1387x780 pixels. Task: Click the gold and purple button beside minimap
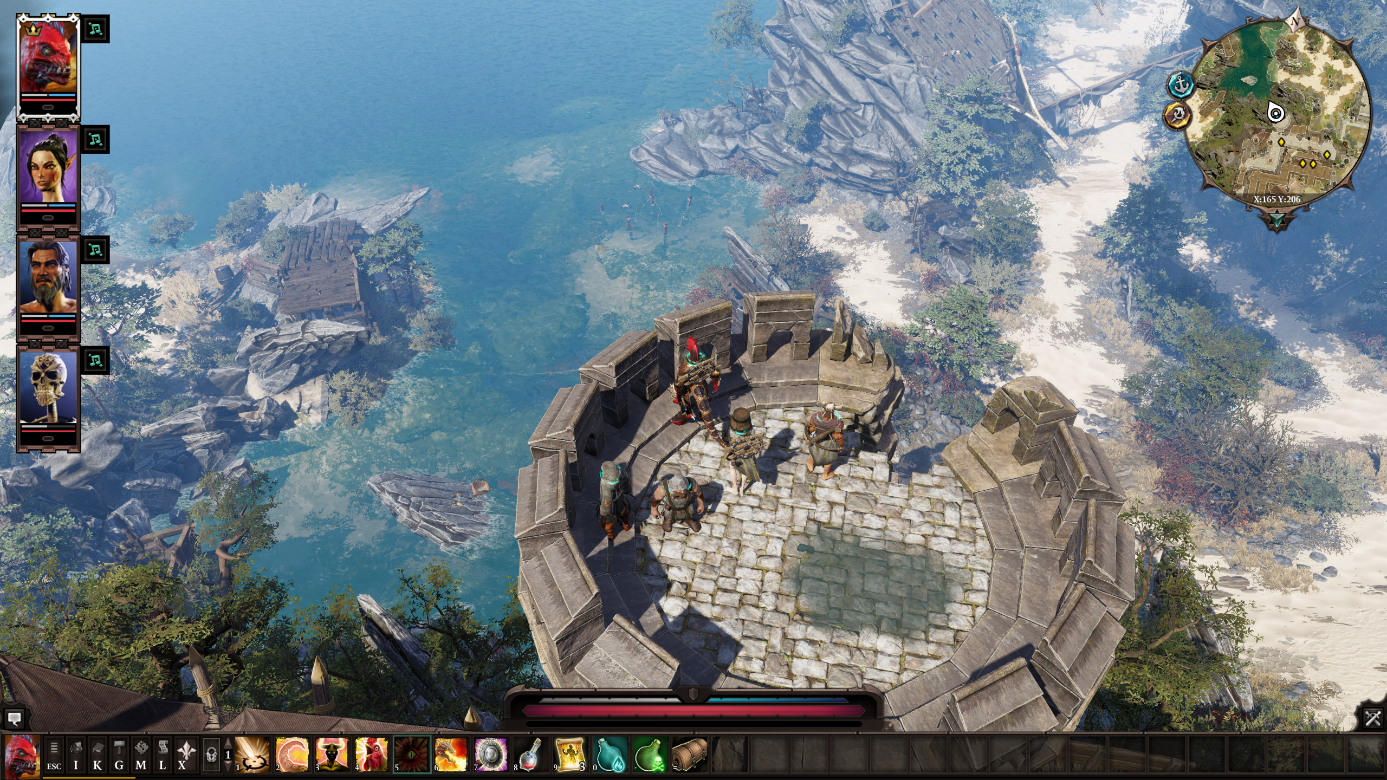(1177, 116)
